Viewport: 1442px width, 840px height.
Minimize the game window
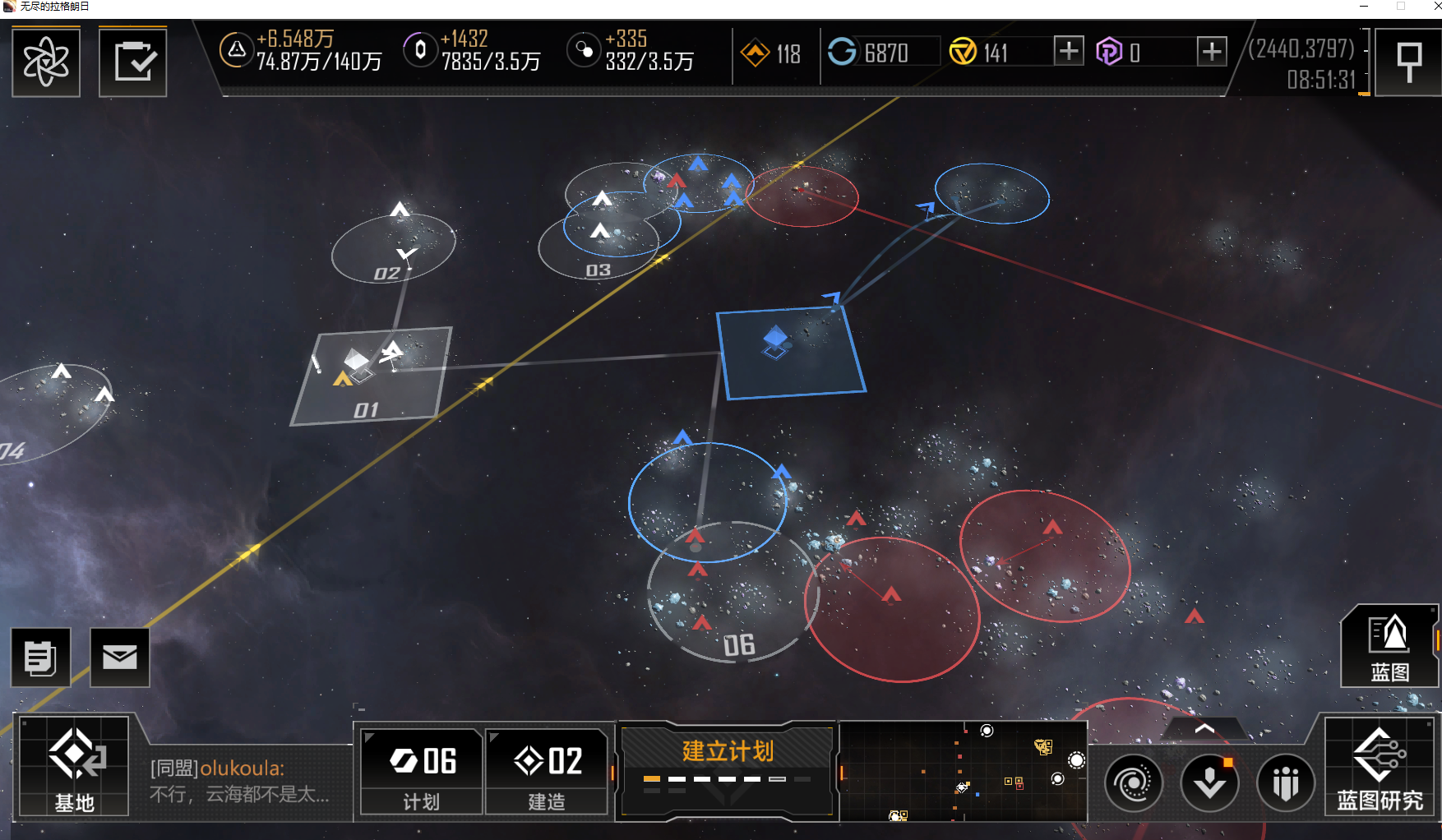point(1364,7)
